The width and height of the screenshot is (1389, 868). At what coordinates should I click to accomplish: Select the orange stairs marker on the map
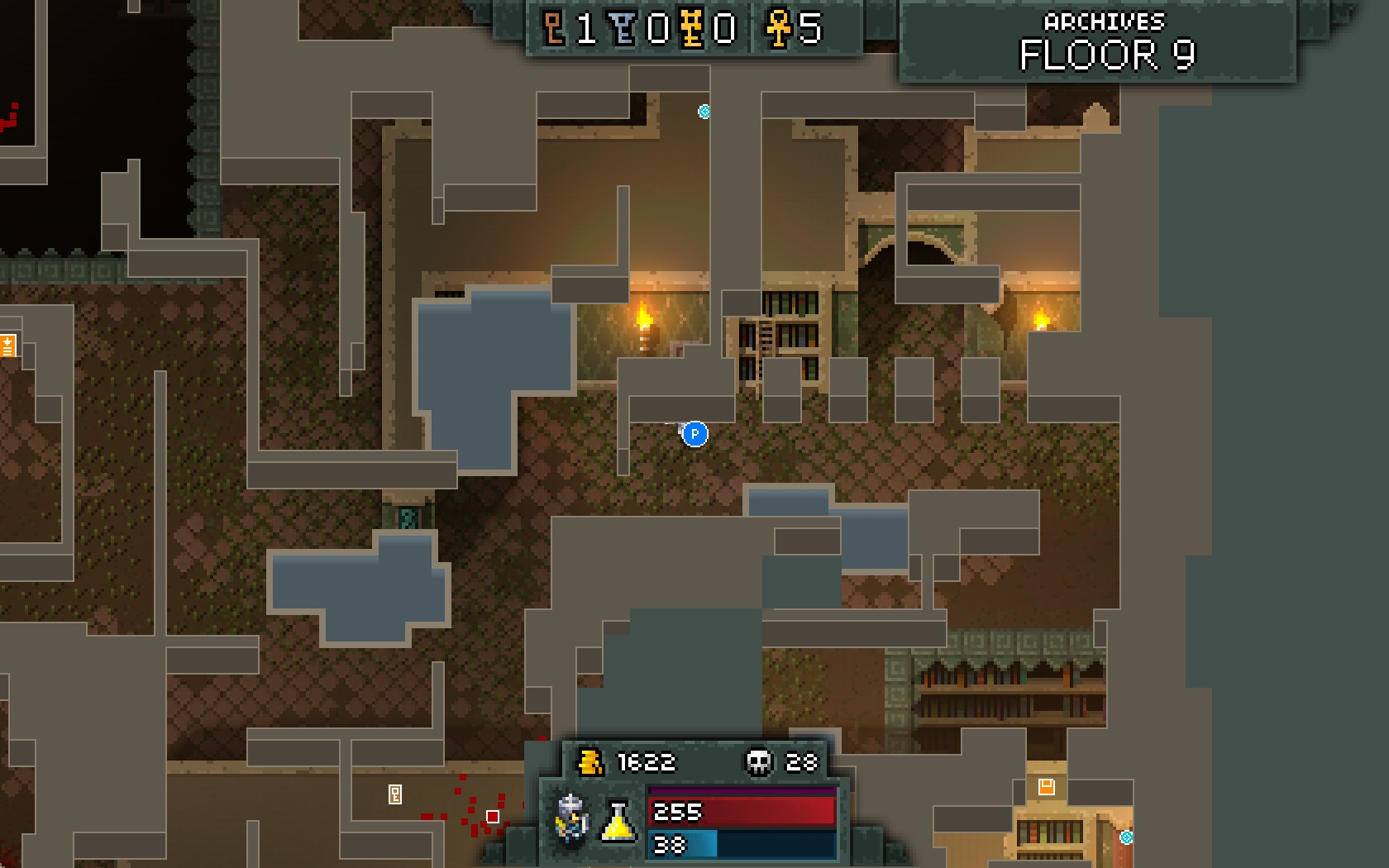point(7,345)
